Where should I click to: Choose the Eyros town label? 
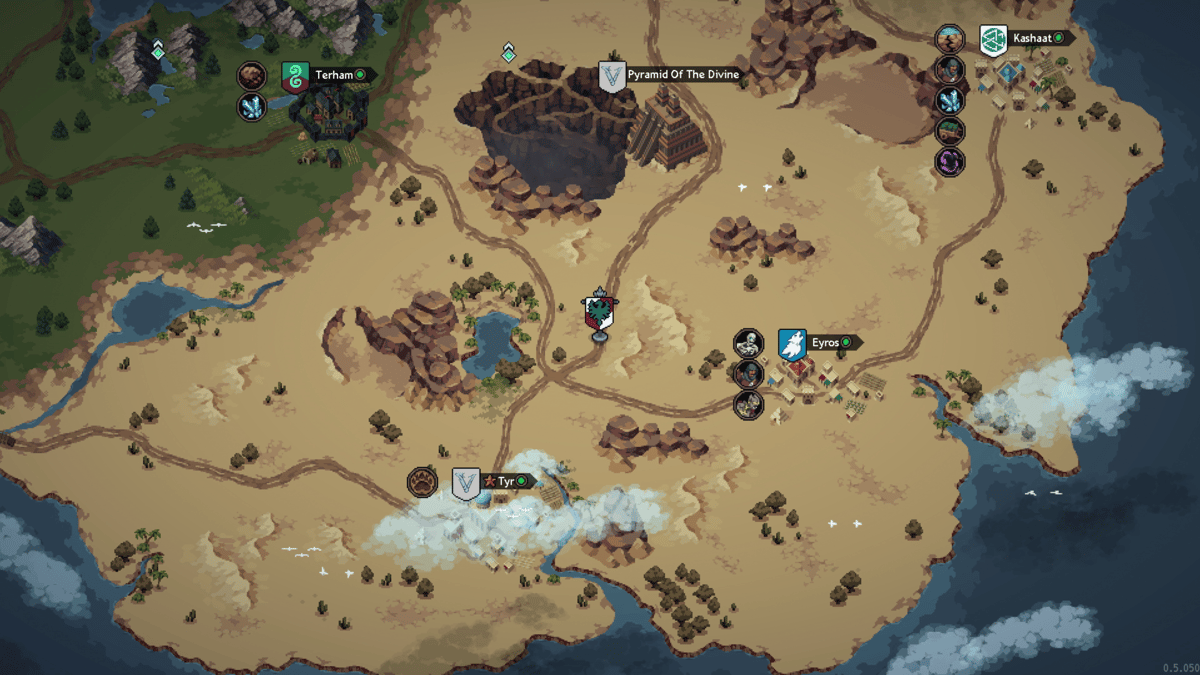[827, 343]
